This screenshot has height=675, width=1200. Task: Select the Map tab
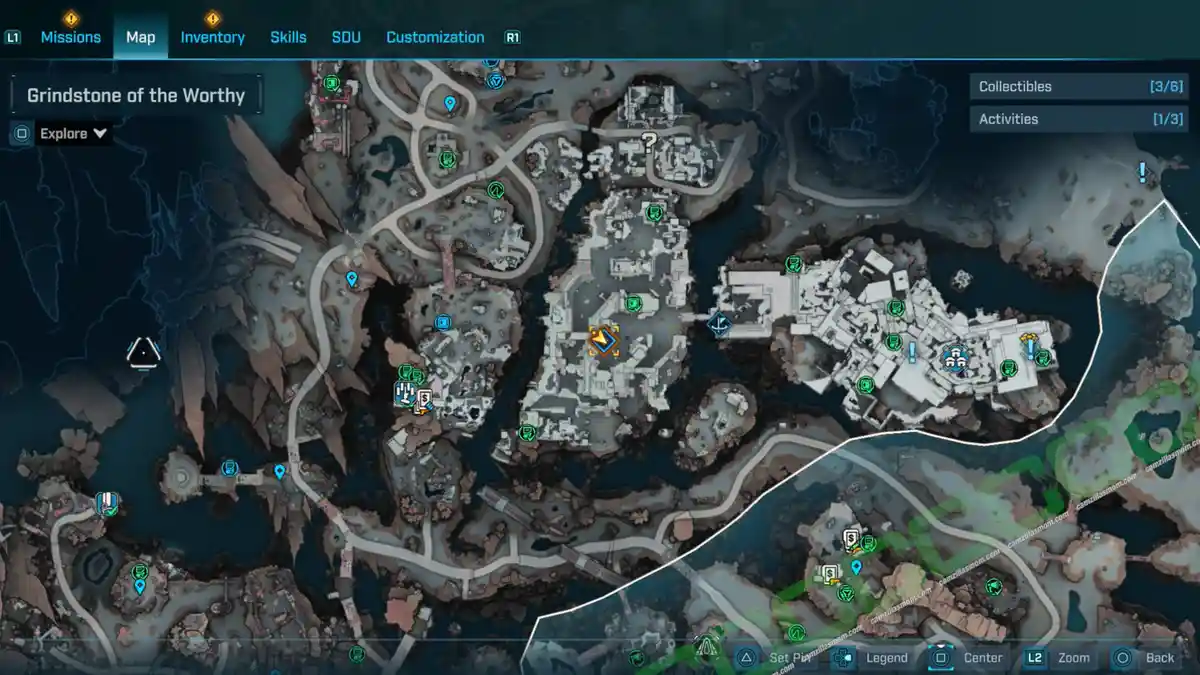140,37
